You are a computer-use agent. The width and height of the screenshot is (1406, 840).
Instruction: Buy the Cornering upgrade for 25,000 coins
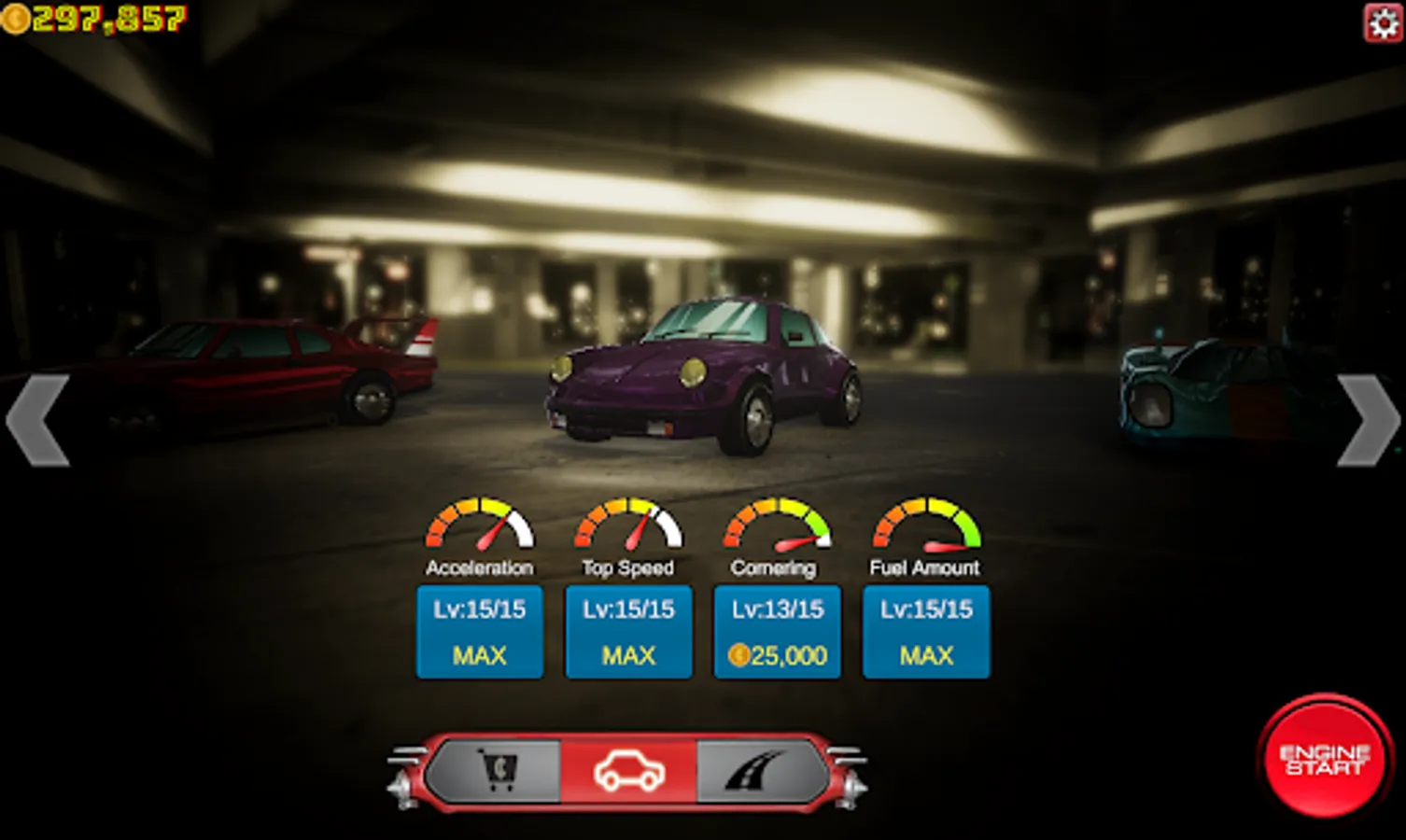(777, 632)
